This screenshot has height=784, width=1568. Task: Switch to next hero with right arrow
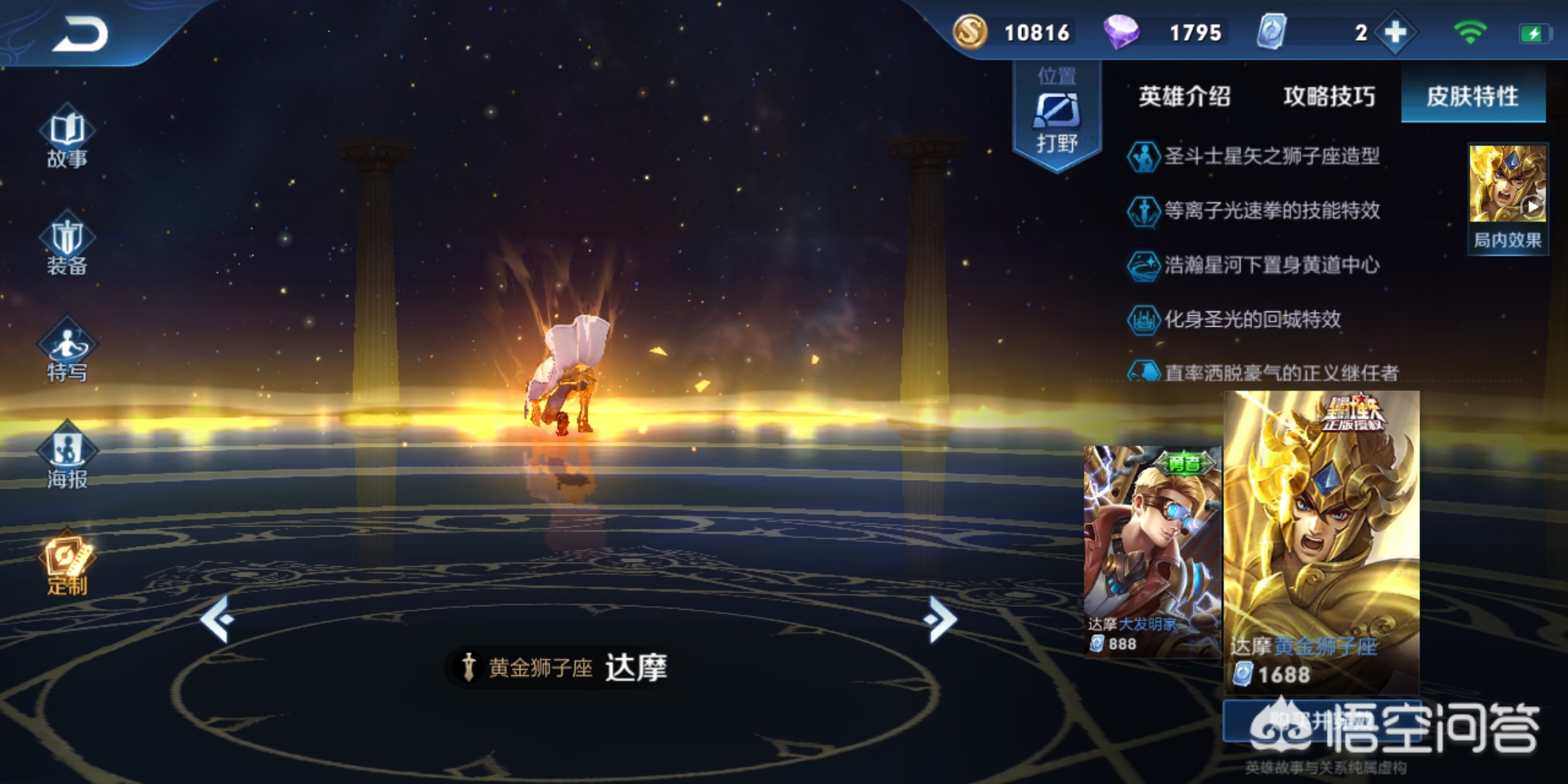point(941,619)
